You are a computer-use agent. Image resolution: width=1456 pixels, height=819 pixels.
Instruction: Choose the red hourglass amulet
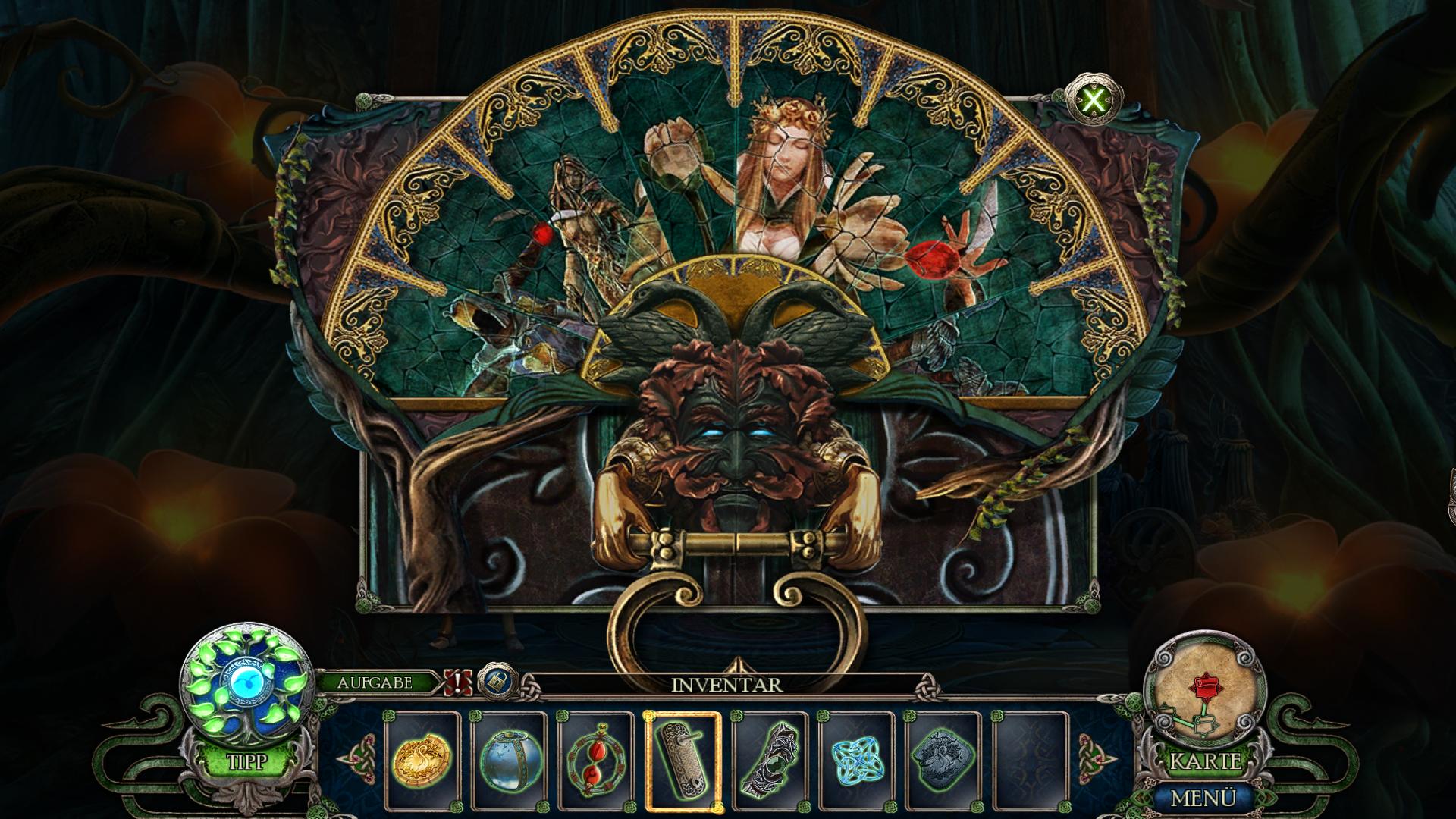595,760
